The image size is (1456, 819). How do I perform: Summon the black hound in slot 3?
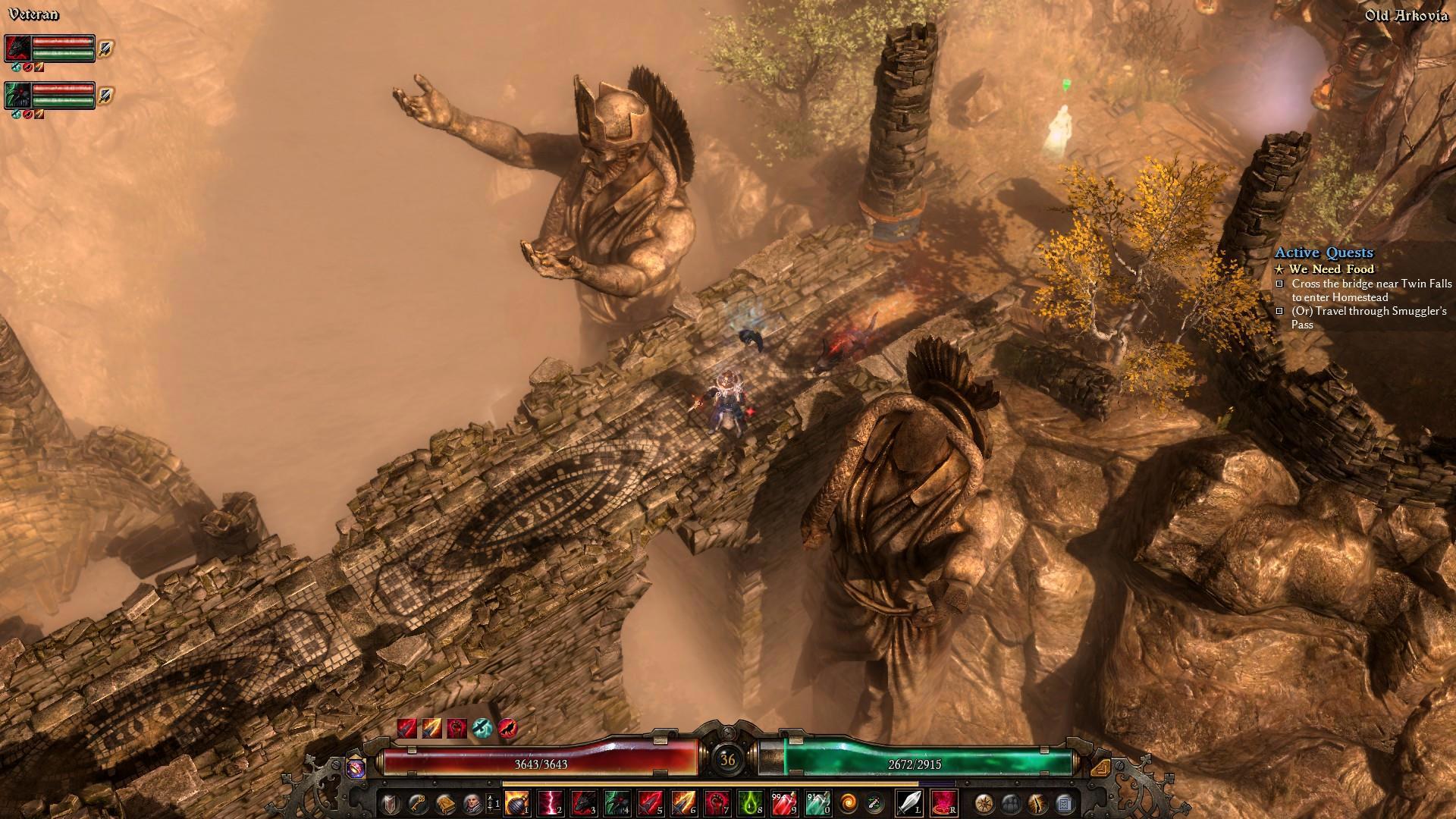click(x=583, y=802)
